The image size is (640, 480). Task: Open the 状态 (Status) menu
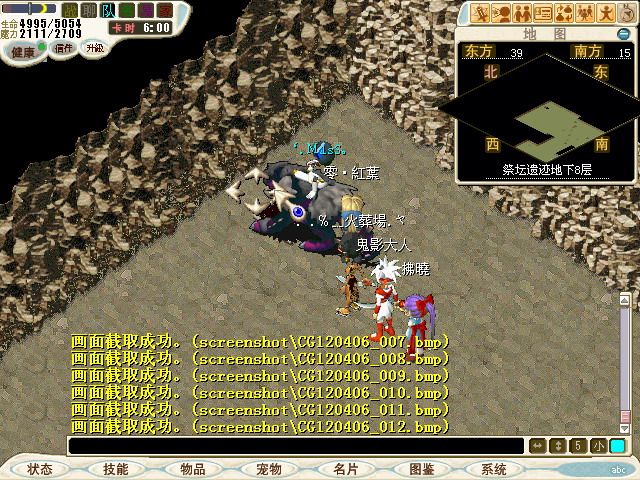pos(40,469)
